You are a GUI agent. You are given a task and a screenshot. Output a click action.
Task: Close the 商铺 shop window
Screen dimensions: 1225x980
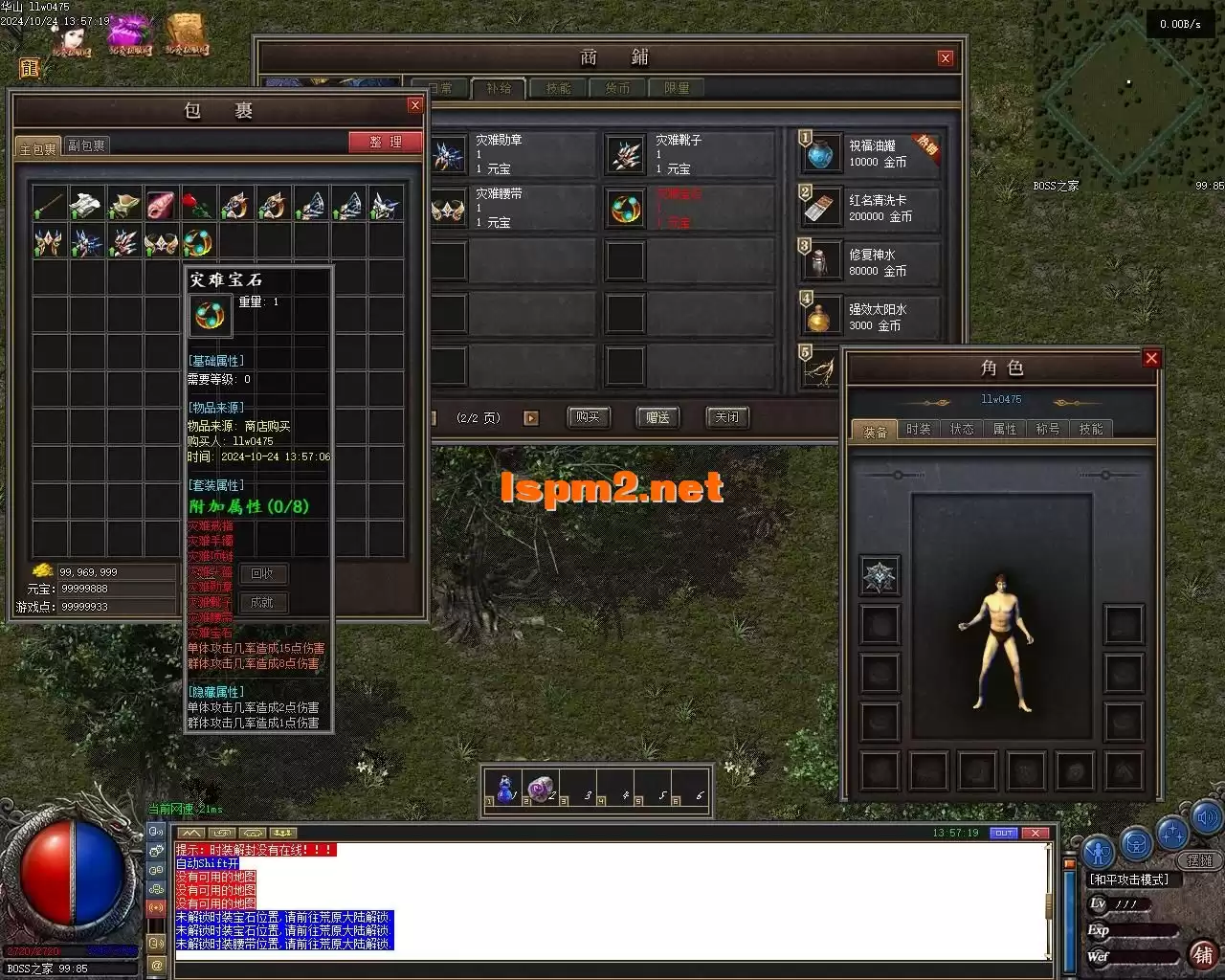946,57
